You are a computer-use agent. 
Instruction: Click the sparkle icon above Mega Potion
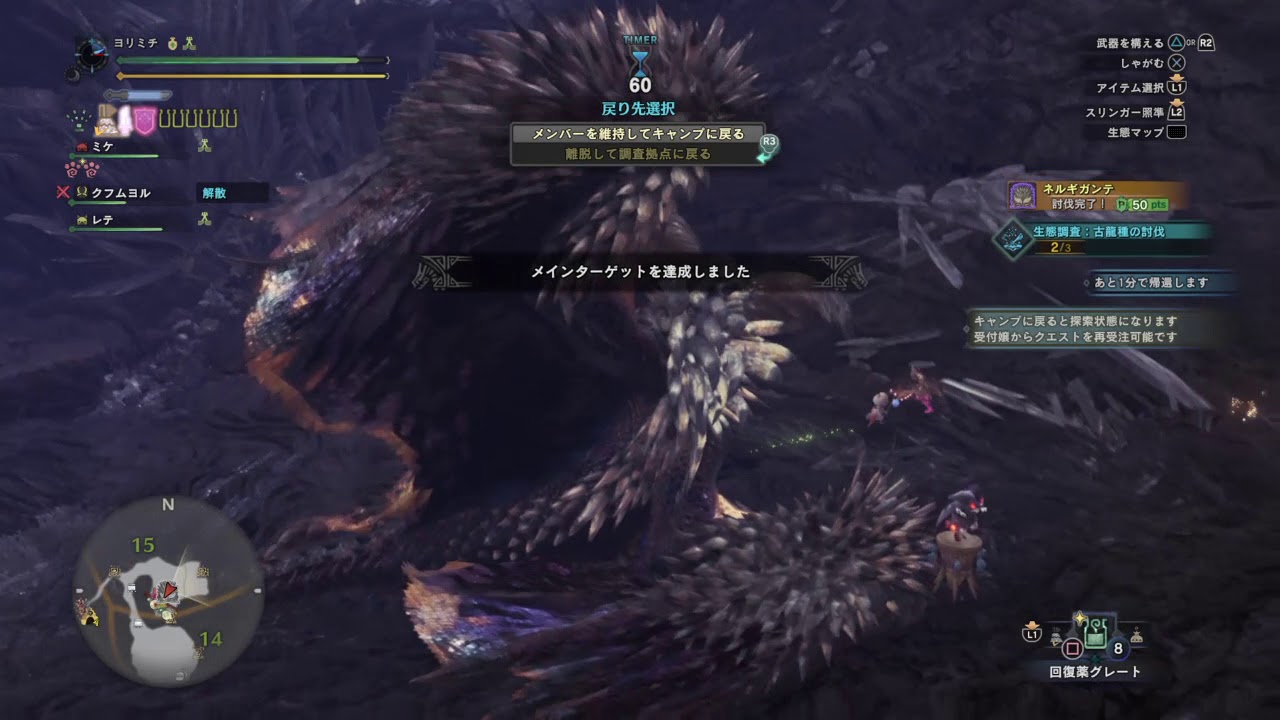(x=1080, y=618)
